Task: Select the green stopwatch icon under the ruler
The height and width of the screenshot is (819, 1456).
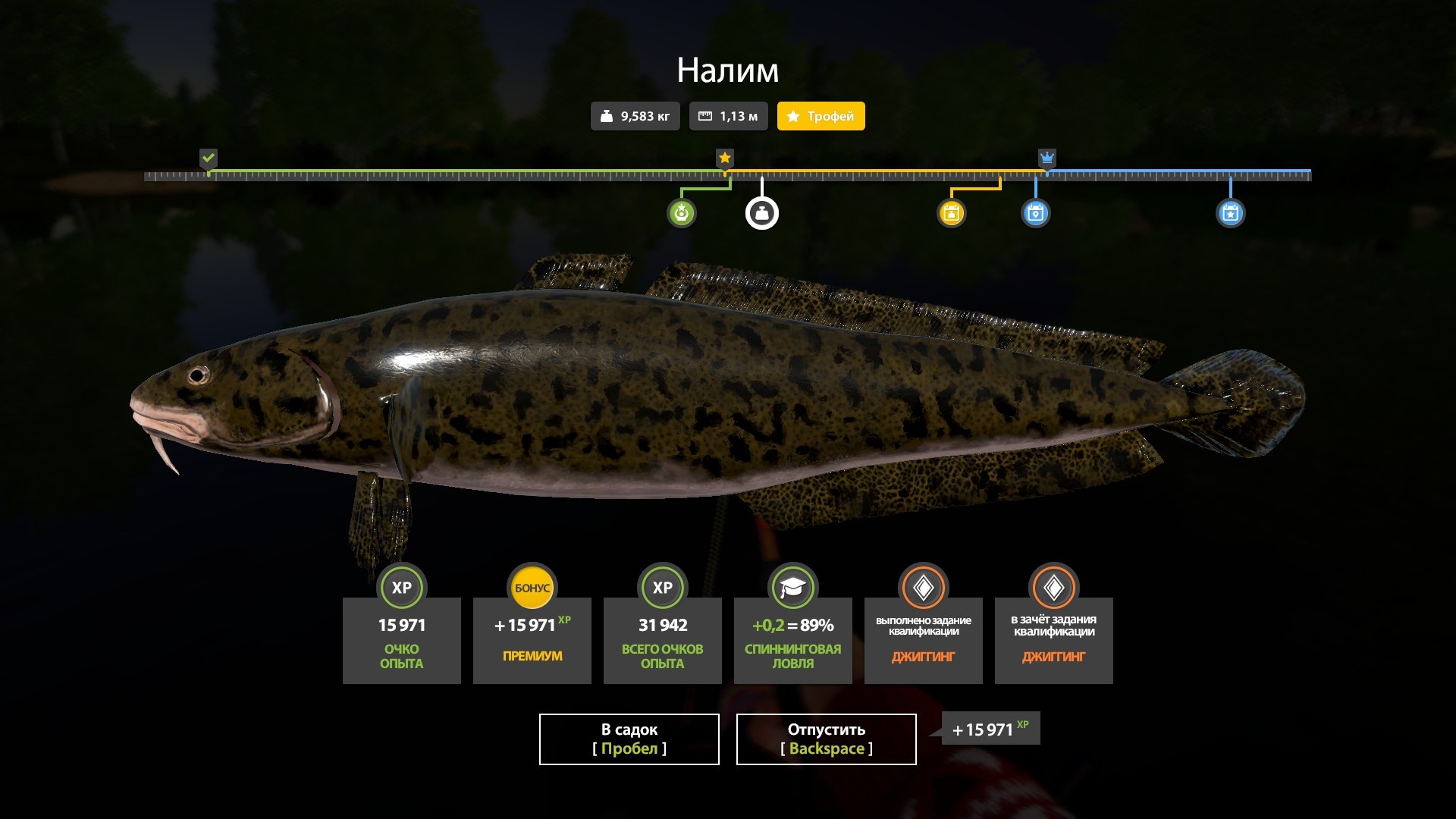Action: click(x=683, y=213)
